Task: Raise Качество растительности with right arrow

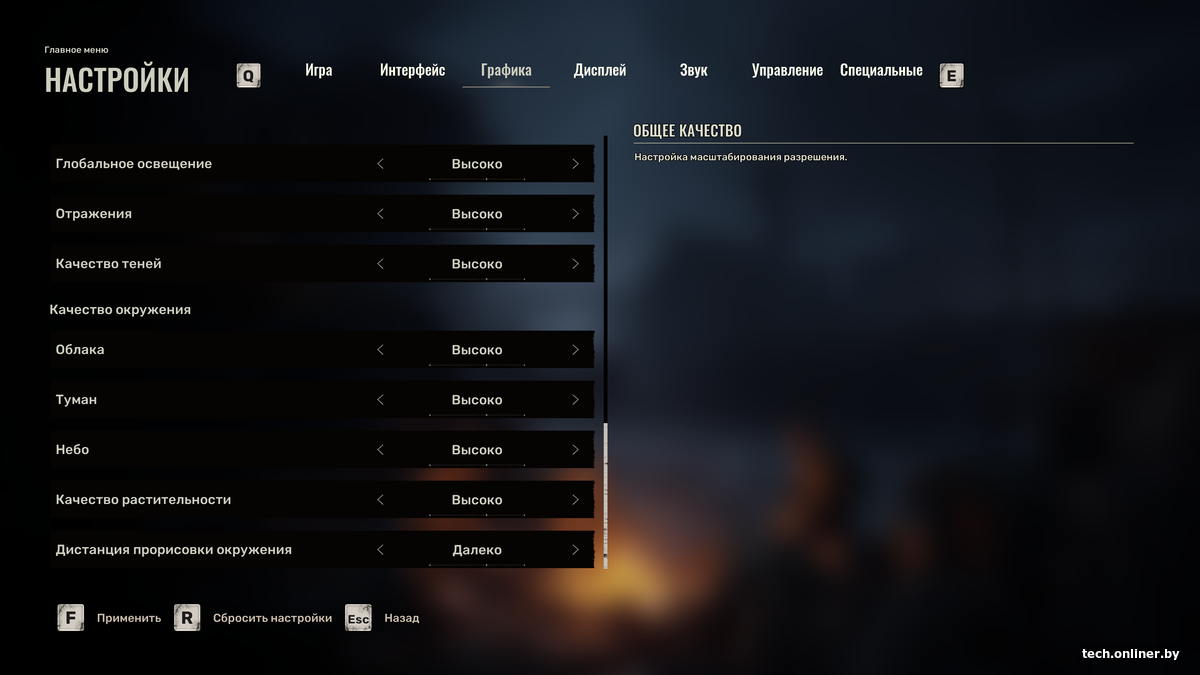Action: click(575, 500)
